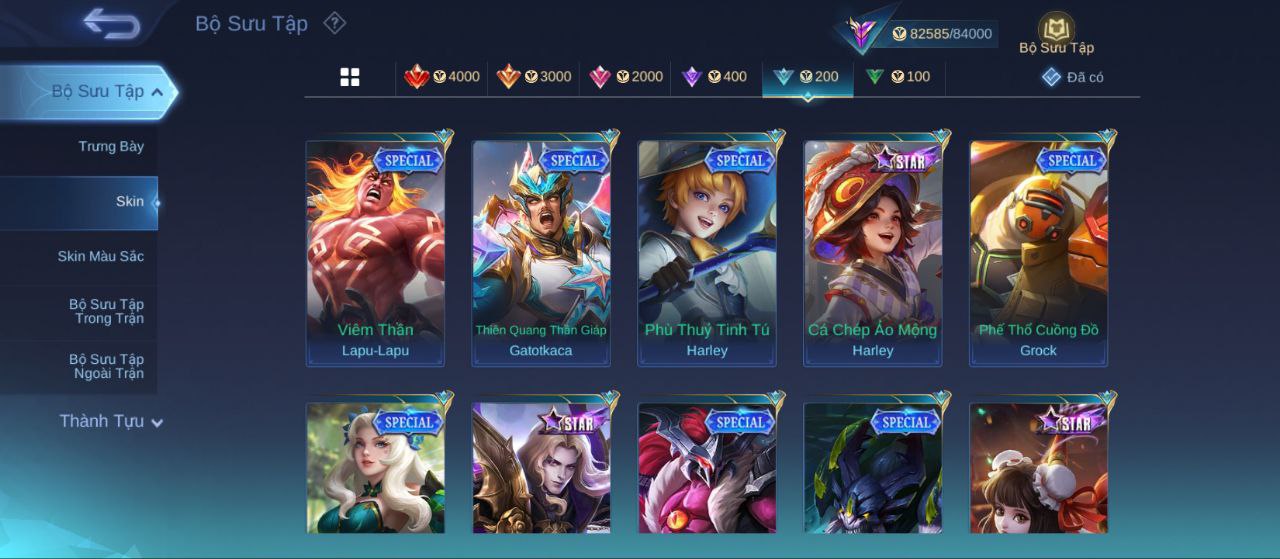The width and height of the screenshot is (1280, 559).
Task: Show all skins with grid filter
Action: coord(350,77)
